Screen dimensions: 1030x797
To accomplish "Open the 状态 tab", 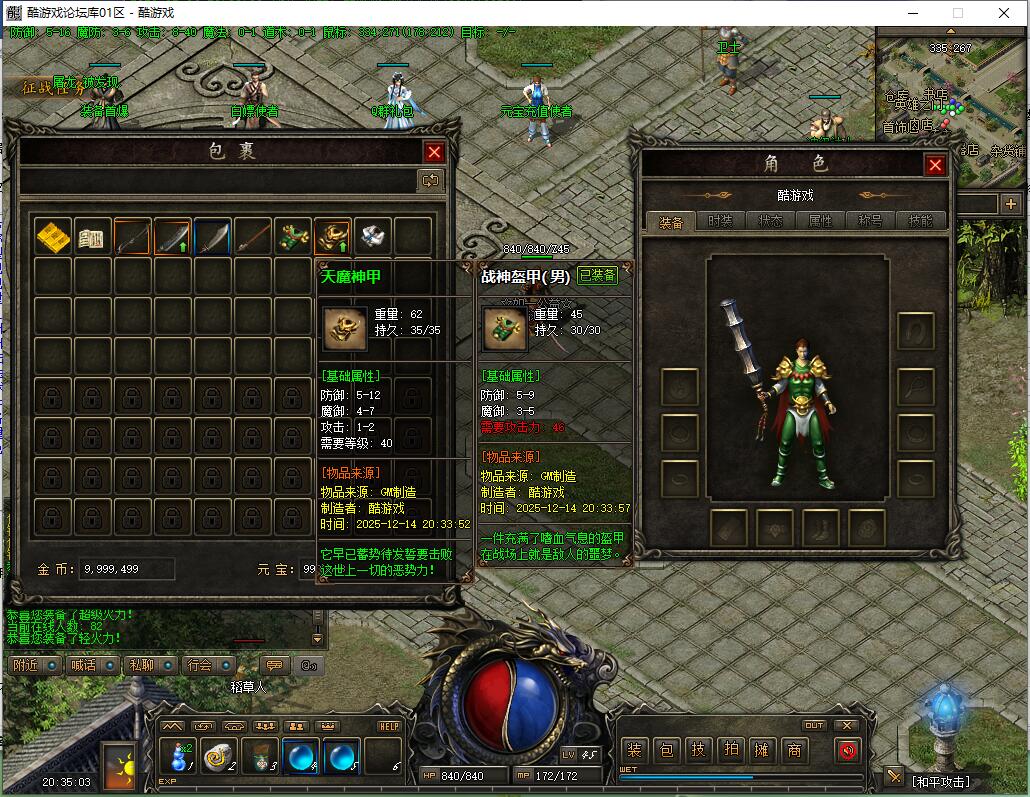I will tap(770, 221).
